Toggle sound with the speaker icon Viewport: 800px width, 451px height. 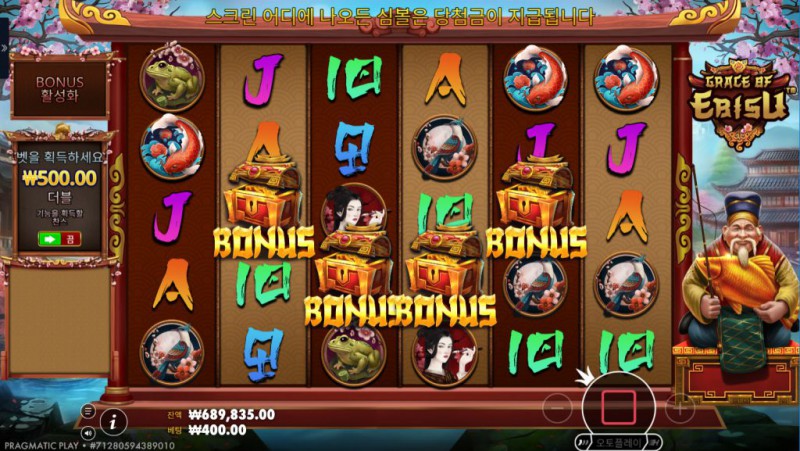[88, 433]
